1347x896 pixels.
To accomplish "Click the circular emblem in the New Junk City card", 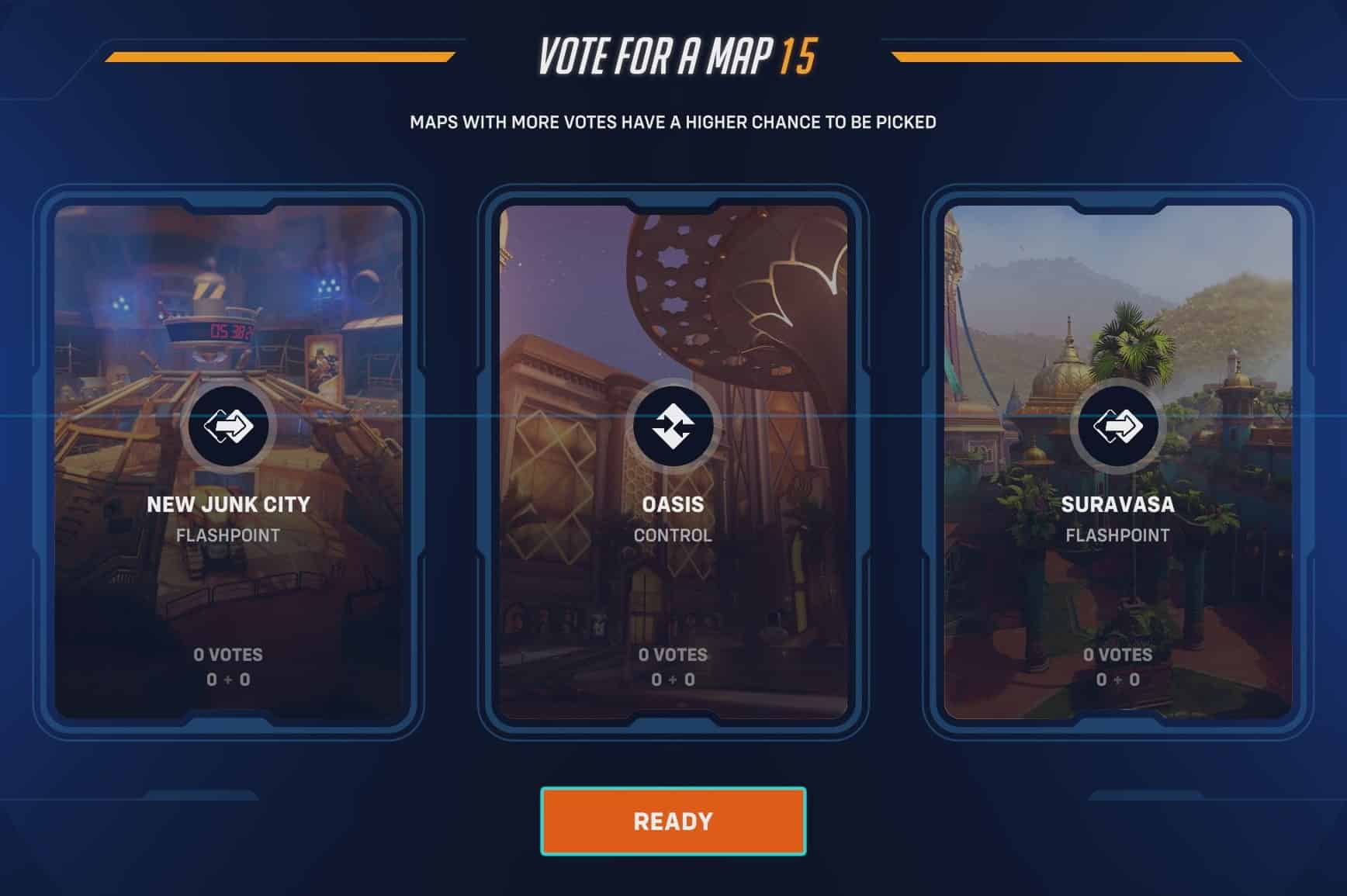I will pyautogui.click(x=229, y=424).
